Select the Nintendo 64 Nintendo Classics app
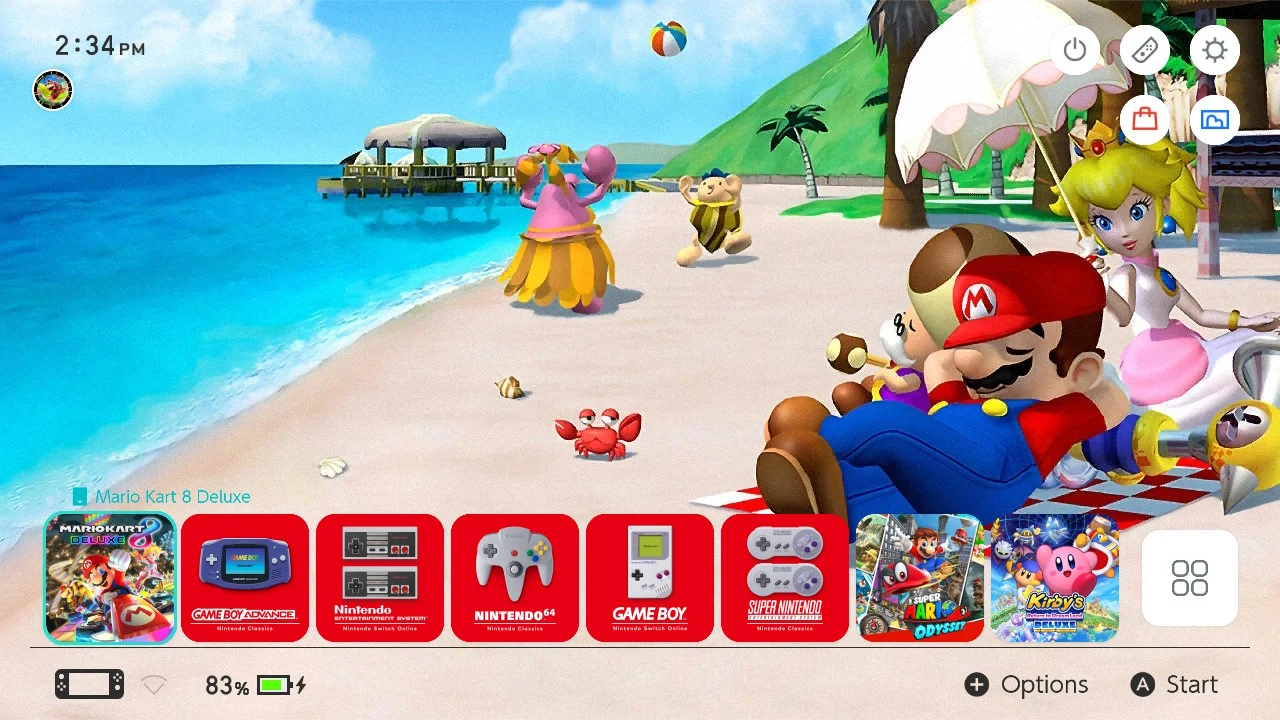 pos(515,578)
